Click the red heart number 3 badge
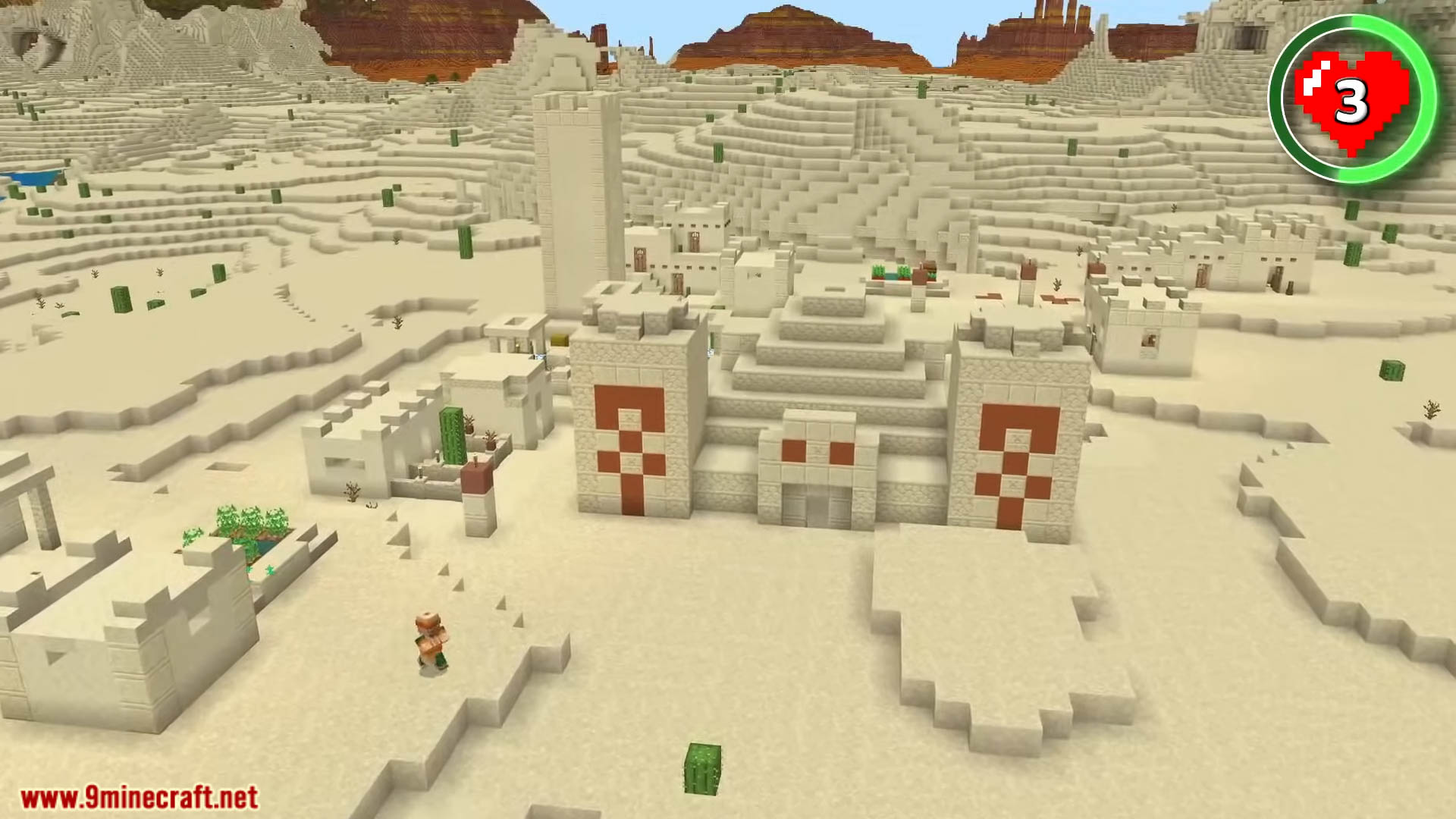The image size is (1456, 819). 1352,99
